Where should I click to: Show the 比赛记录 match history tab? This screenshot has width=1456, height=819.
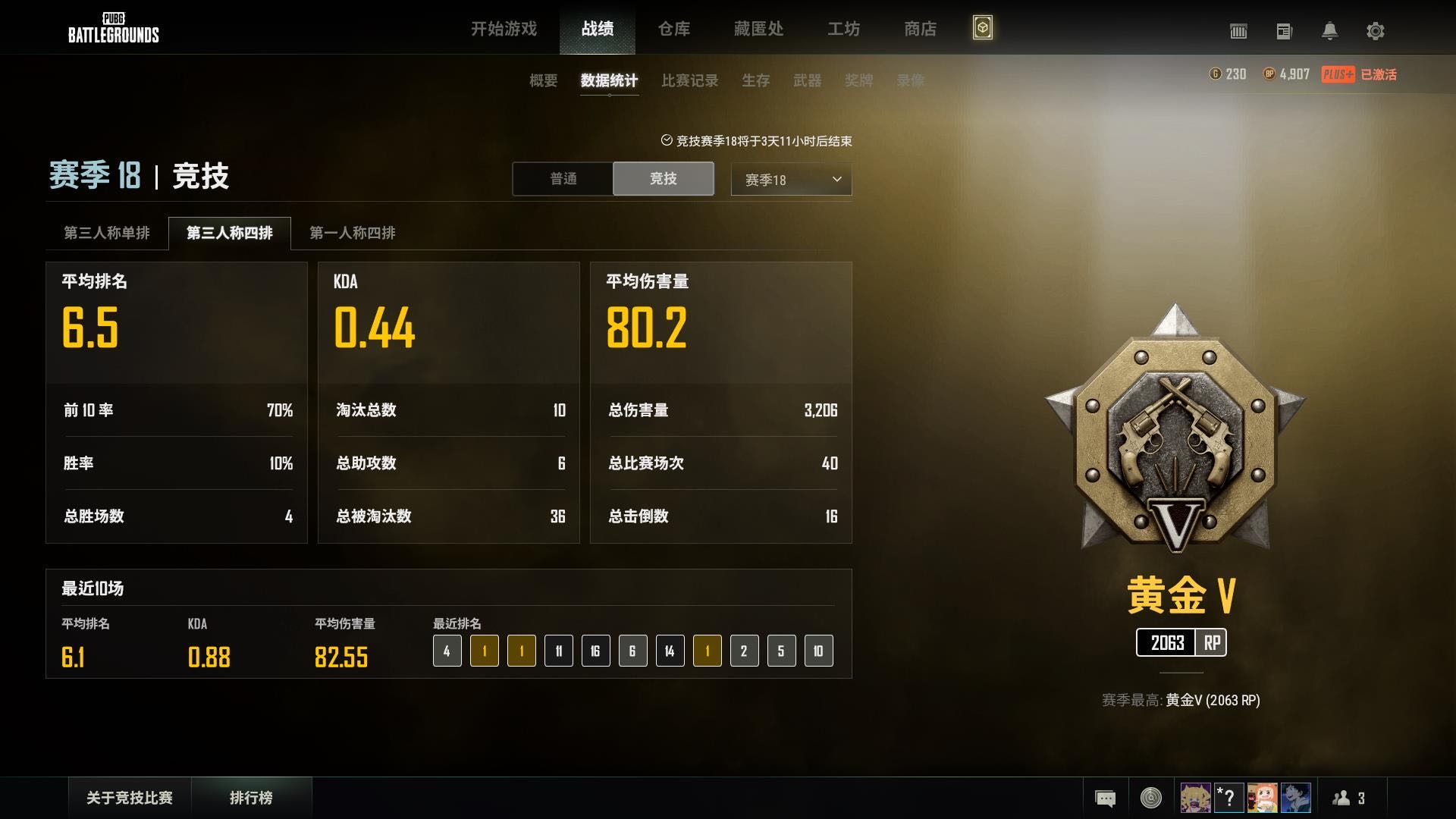click(x=689, y=80)
